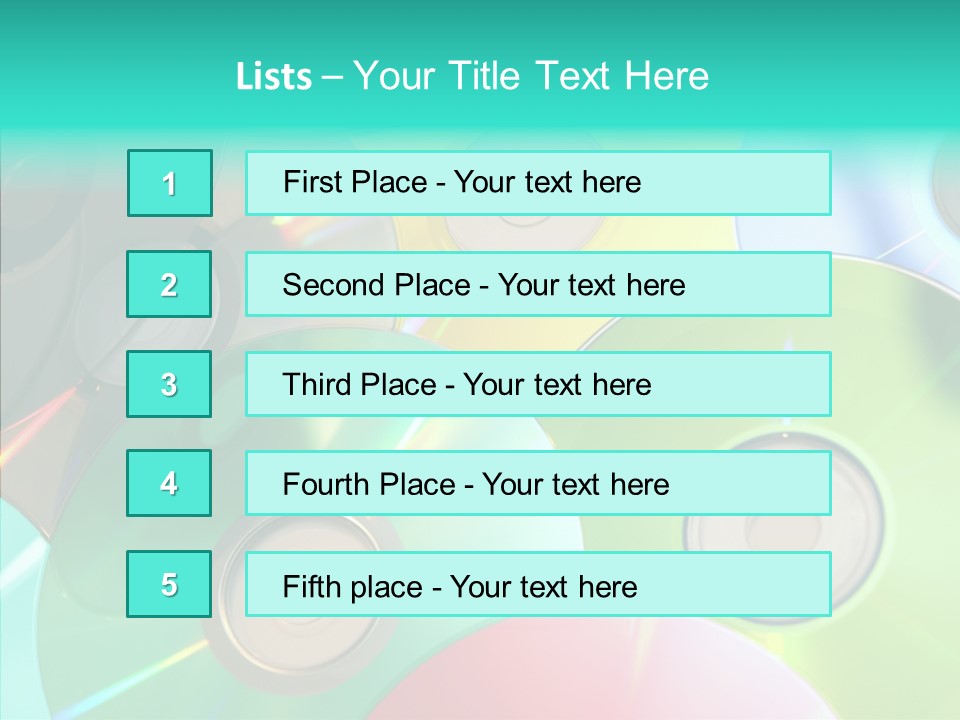Pick the Third Place text row

tap(538, 384)
